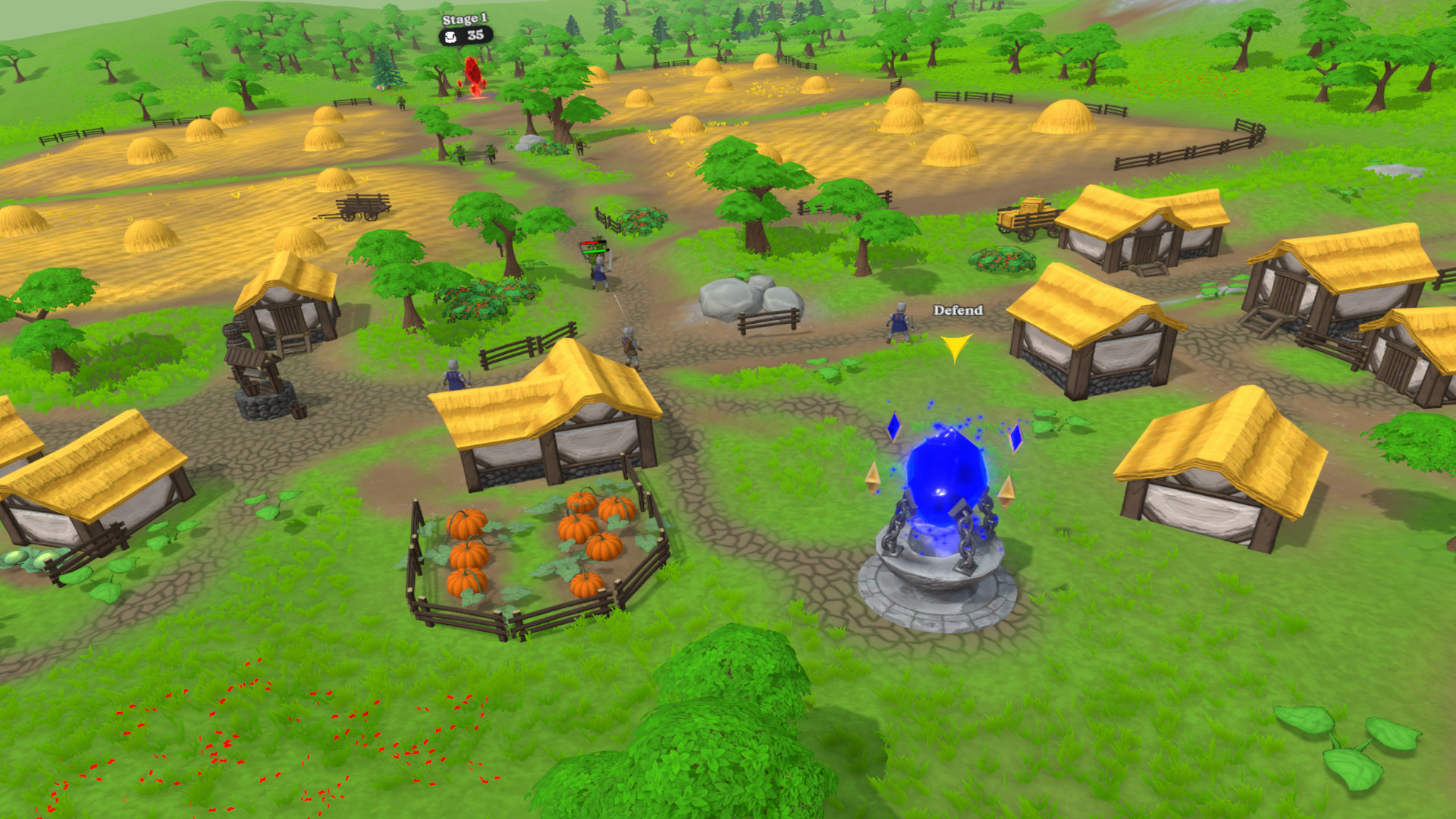Image resolution: width=1456 pixels, height=819 pixels.
Task: Click the Defend objective label
Action: tap(956, 311)
